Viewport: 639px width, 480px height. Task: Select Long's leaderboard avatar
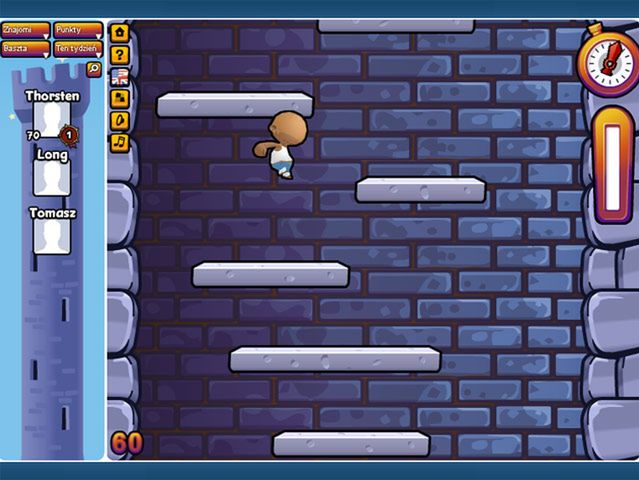pyautogui.click(x=49, y=178)
